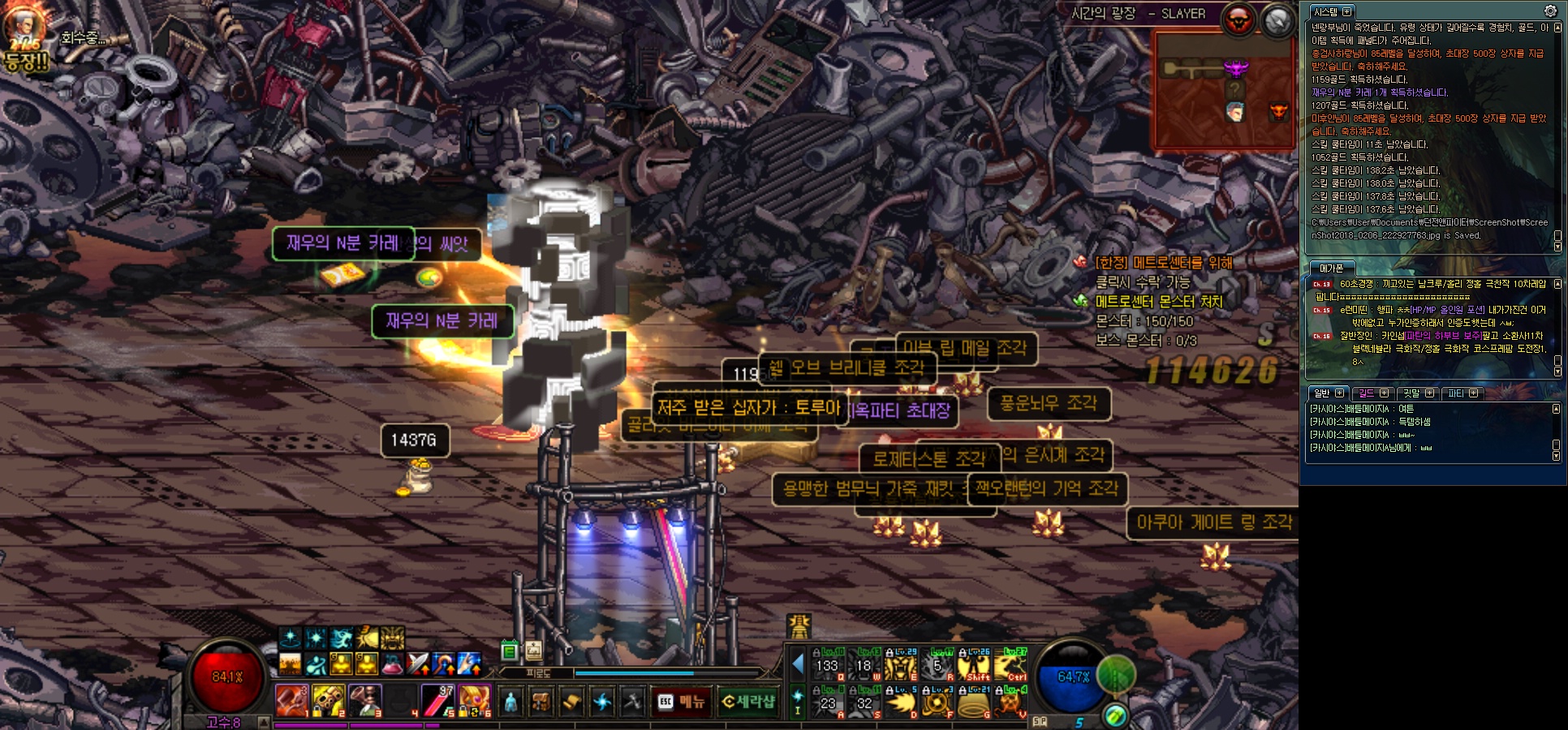Activate the Ctrl-bound lightning beast skill
Viewport: 1568px width, 730px height.
coord(1012,664)
